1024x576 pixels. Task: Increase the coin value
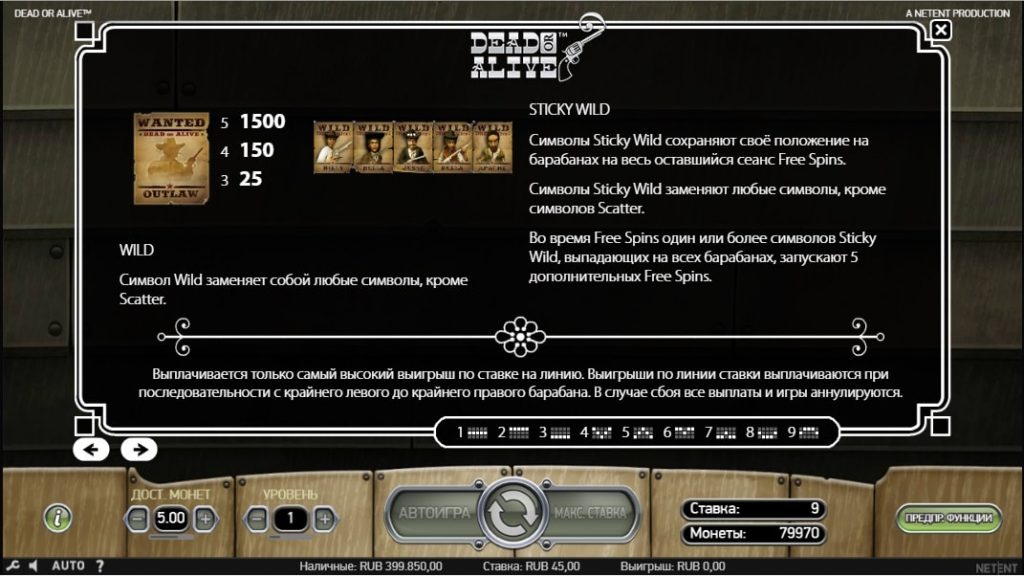204,519
